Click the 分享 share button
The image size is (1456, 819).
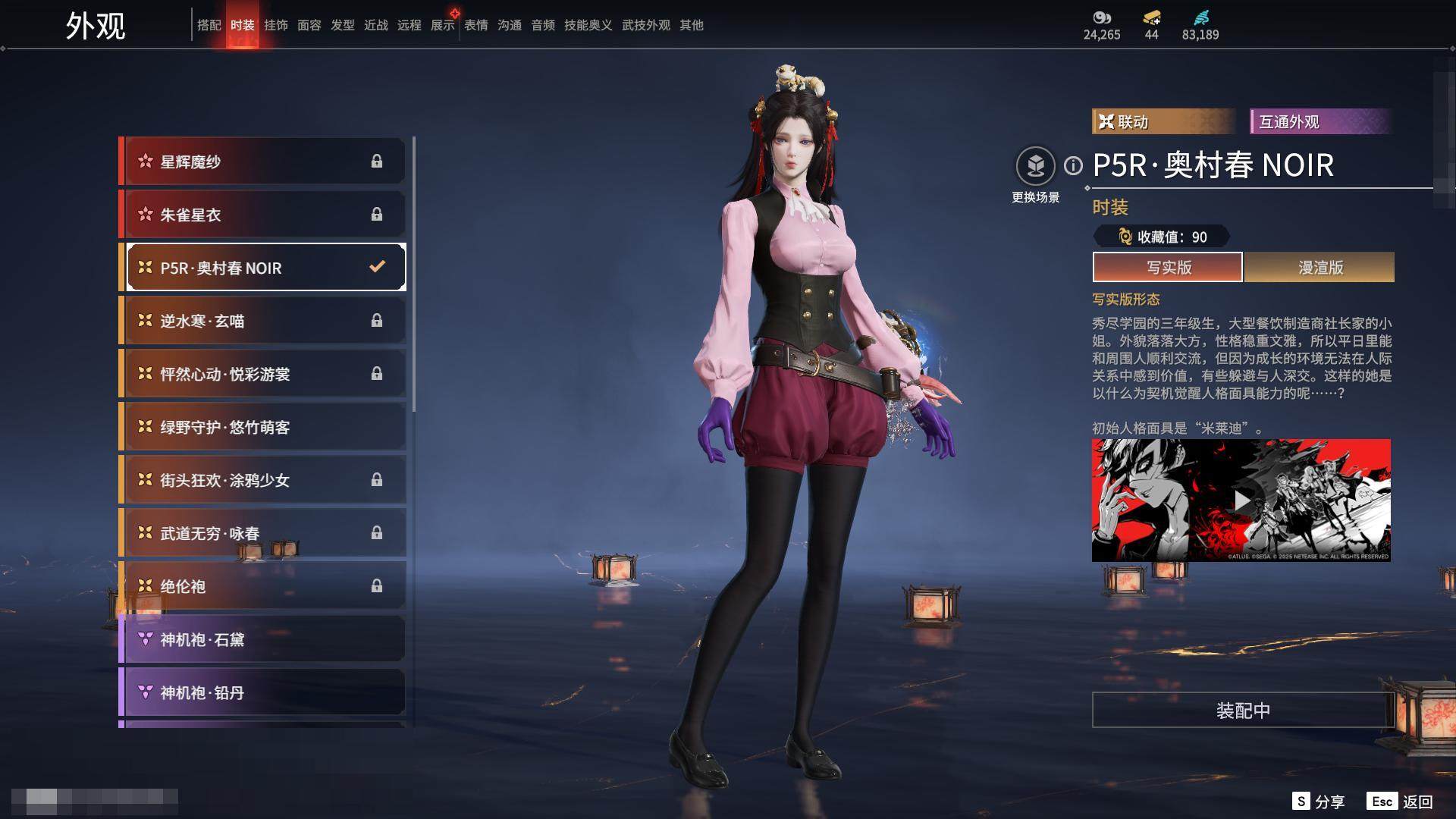pyautogui.click(x=1319, y=802)
